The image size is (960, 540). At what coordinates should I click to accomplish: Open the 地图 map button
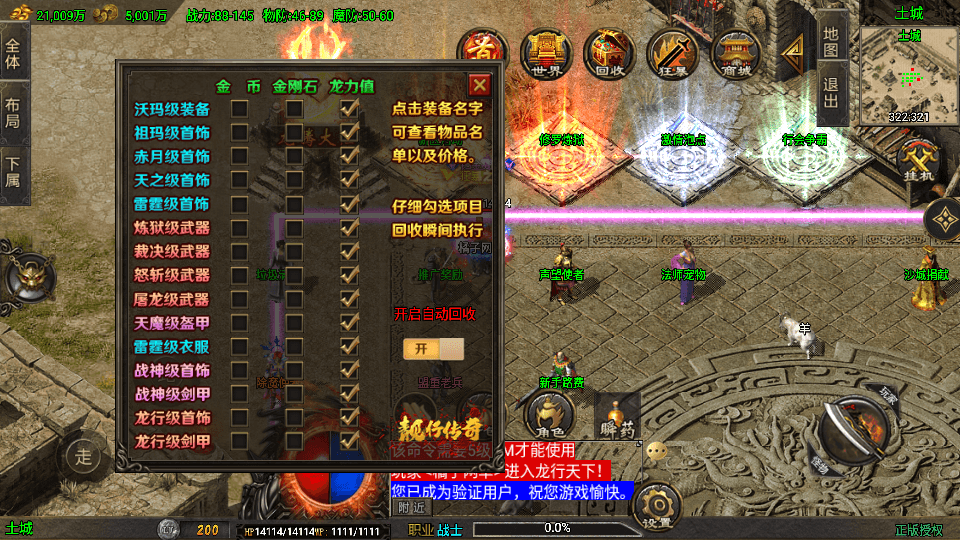click(x=832, y=42)
